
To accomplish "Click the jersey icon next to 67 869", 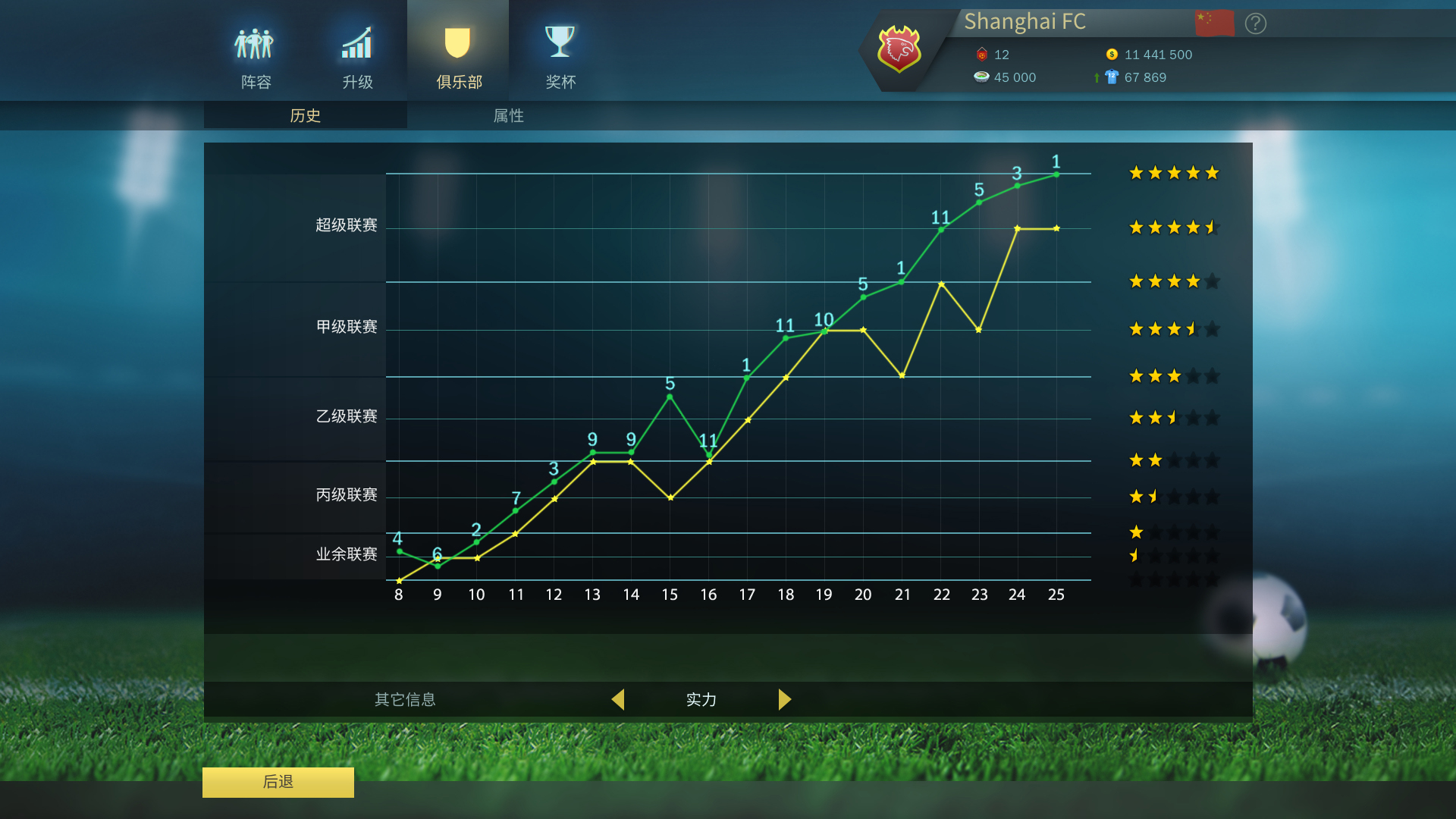I will [1110, 77].
